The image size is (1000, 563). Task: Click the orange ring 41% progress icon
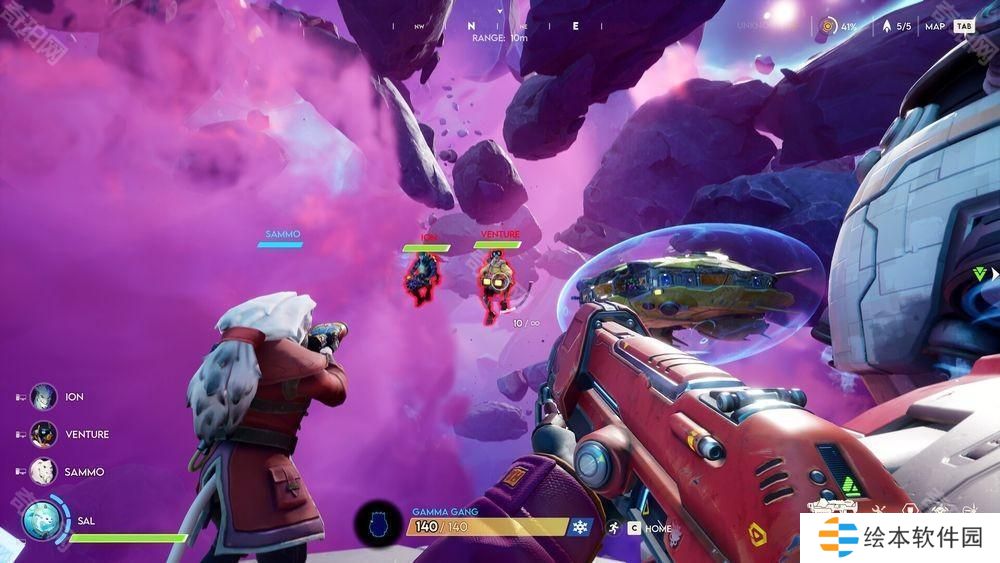point(828,27)
